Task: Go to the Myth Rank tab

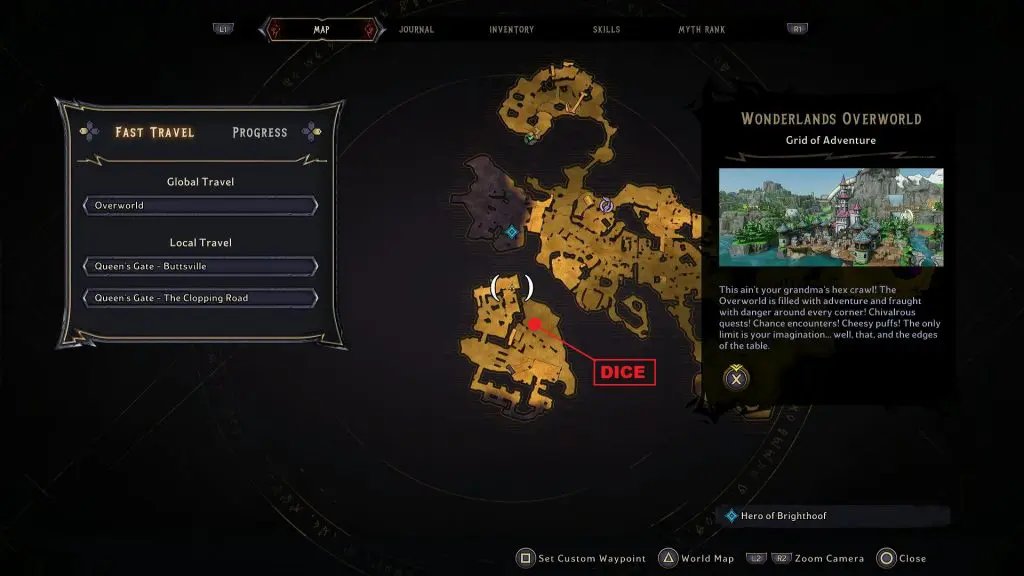Action: click(x=702, y=30)
